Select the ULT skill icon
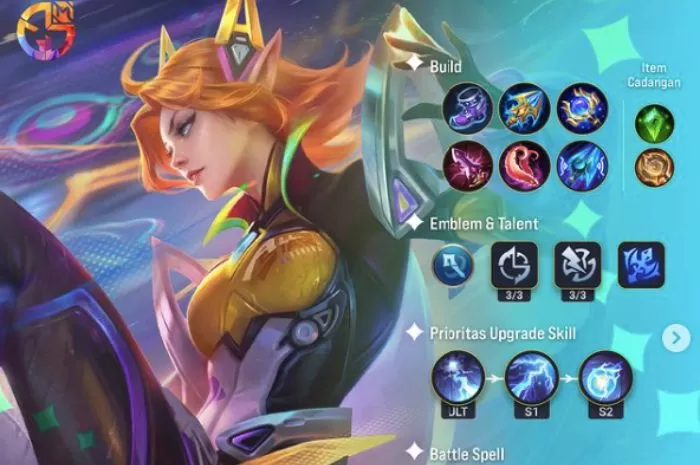 click(x=458, y=378)
